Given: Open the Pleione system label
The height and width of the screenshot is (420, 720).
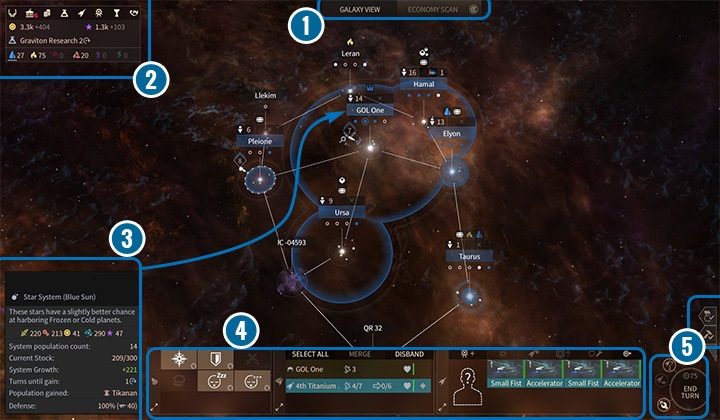Looking at the screenshot, I should tap(255, 141).
